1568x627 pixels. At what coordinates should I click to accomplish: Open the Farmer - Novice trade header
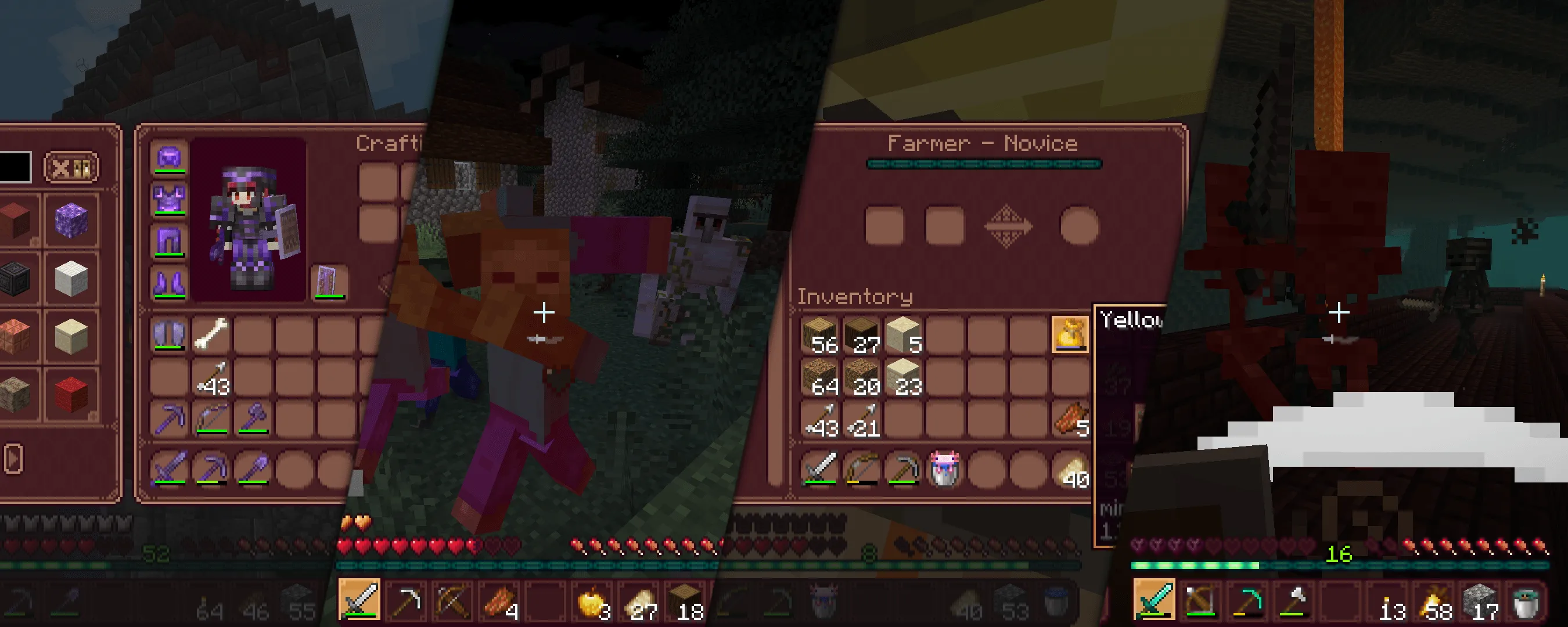pos(983,143)
